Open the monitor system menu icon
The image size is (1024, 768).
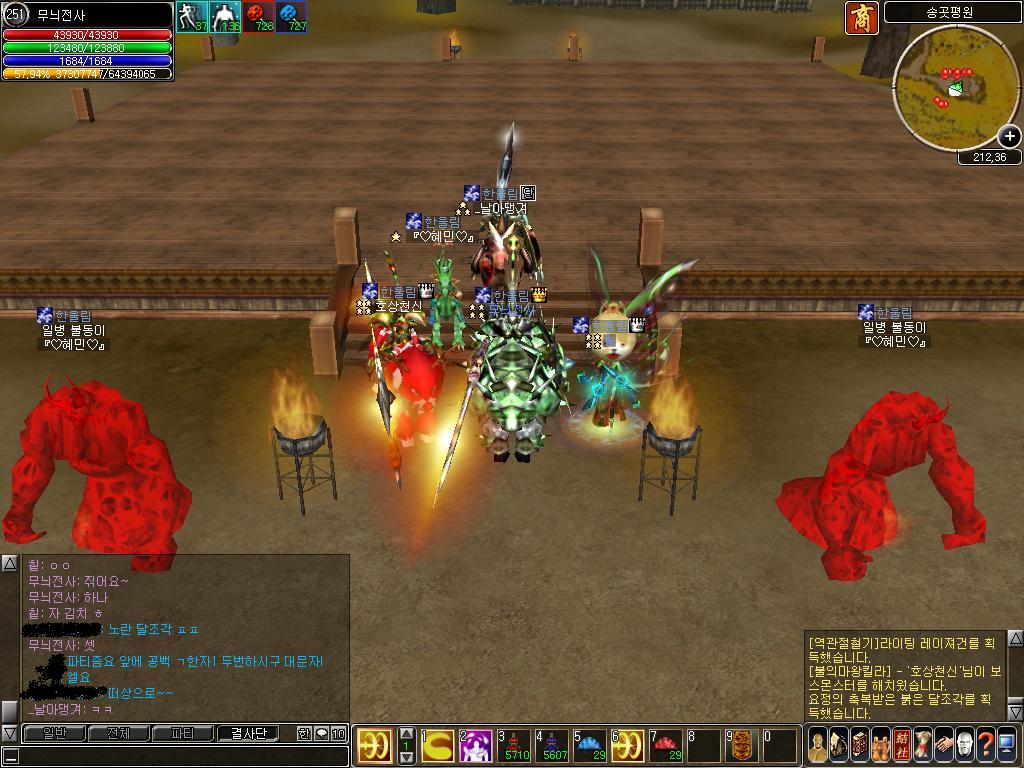[x=1007, y=745]
